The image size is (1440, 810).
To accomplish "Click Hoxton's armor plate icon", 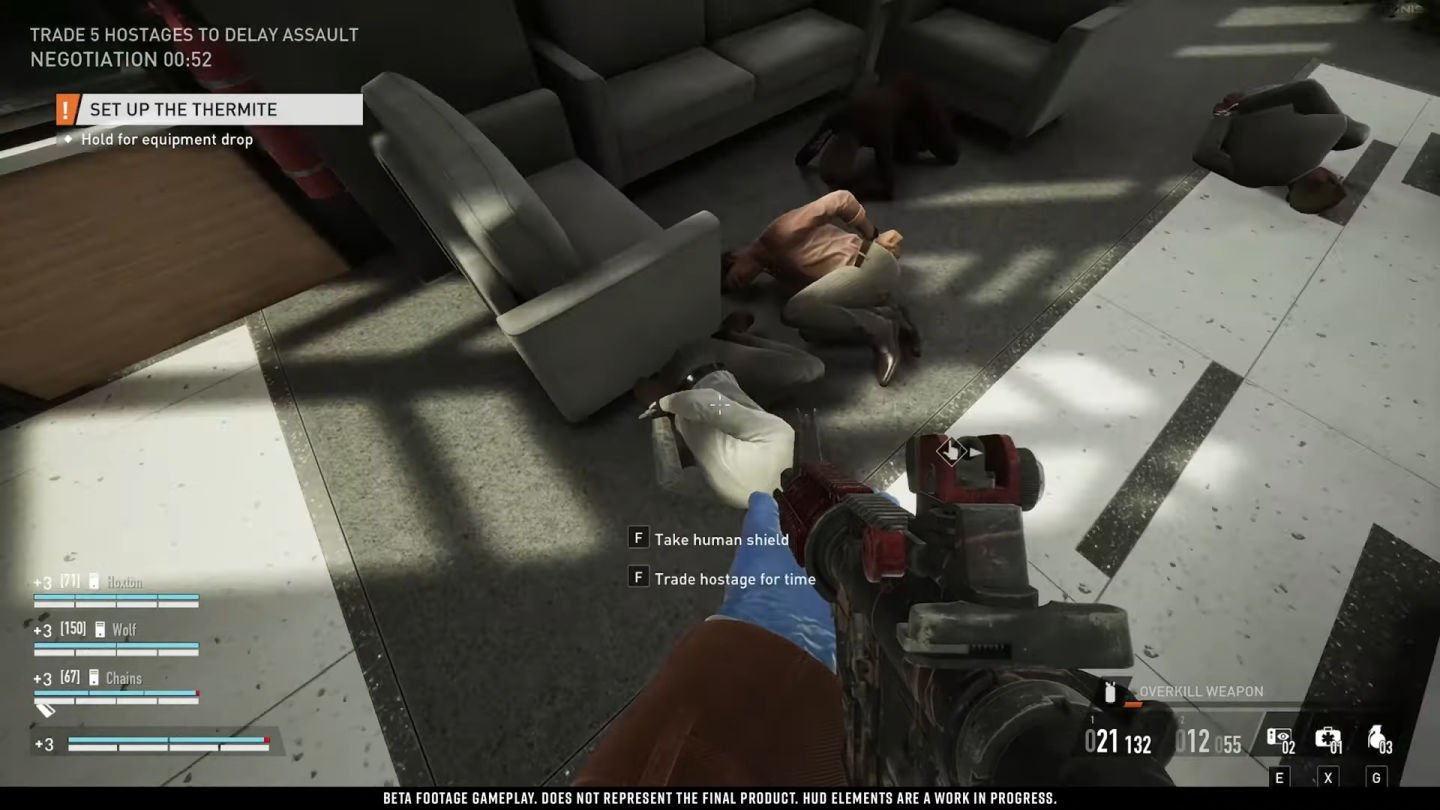I will click(x=93, y=581).
